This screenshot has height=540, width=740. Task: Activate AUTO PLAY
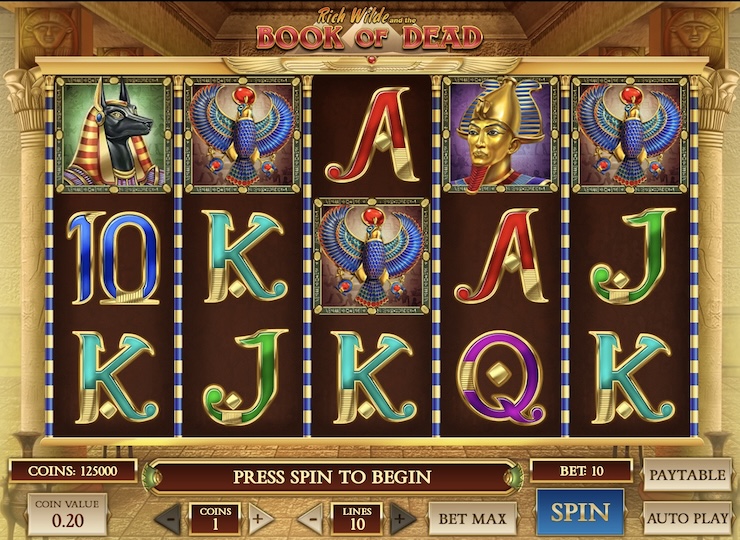687,518
